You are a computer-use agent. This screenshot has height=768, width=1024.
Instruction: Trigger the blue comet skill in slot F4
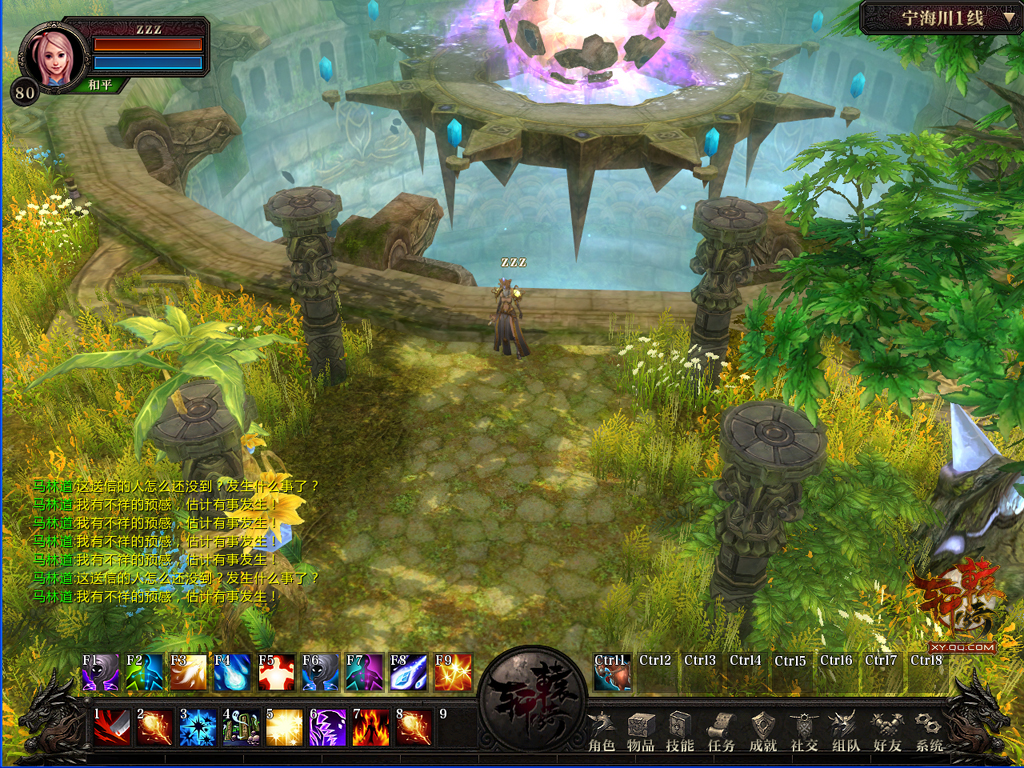[232, 672]
